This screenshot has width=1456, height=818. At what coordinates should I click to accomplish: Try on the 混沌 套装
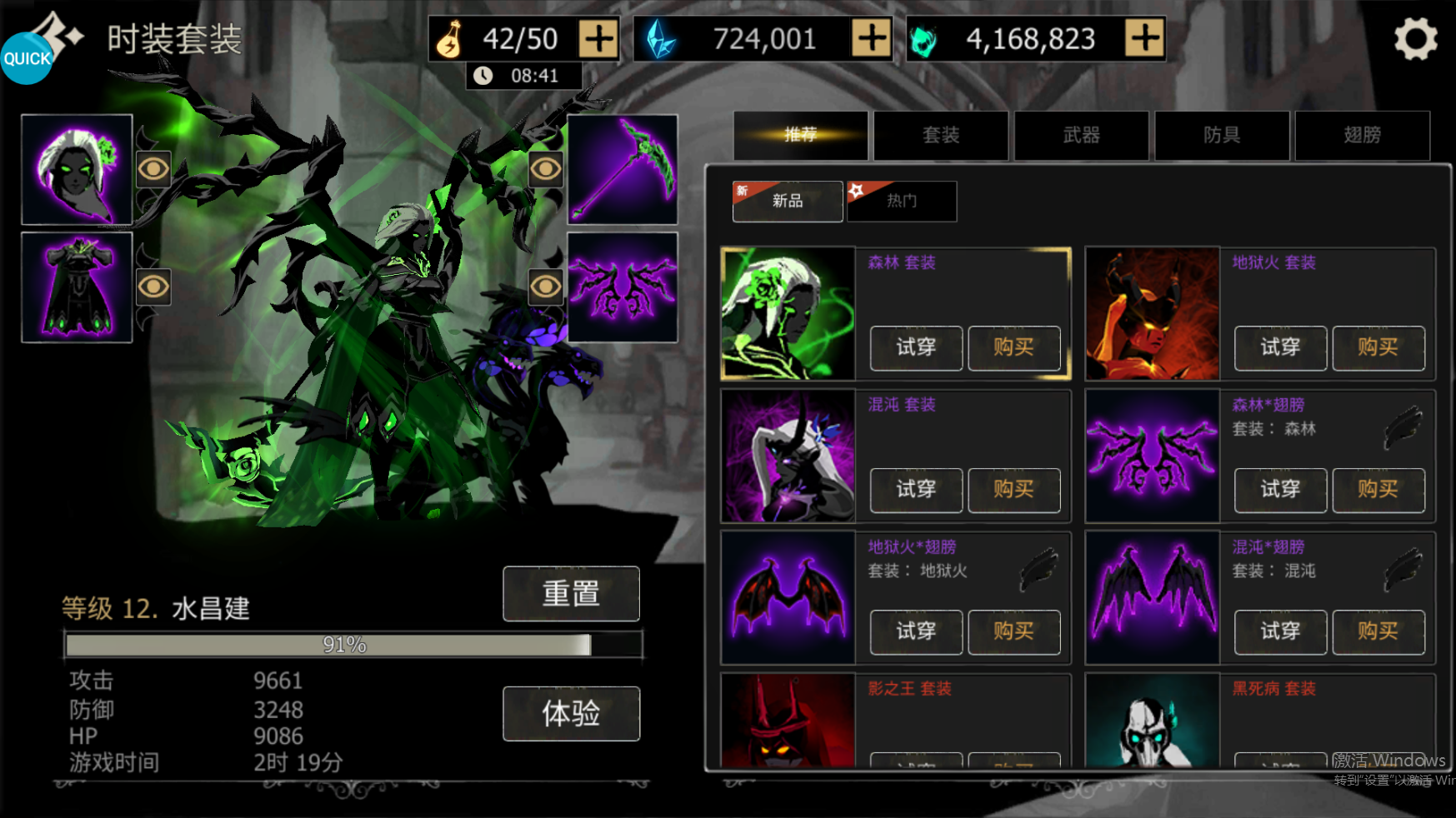coord(916,490)
